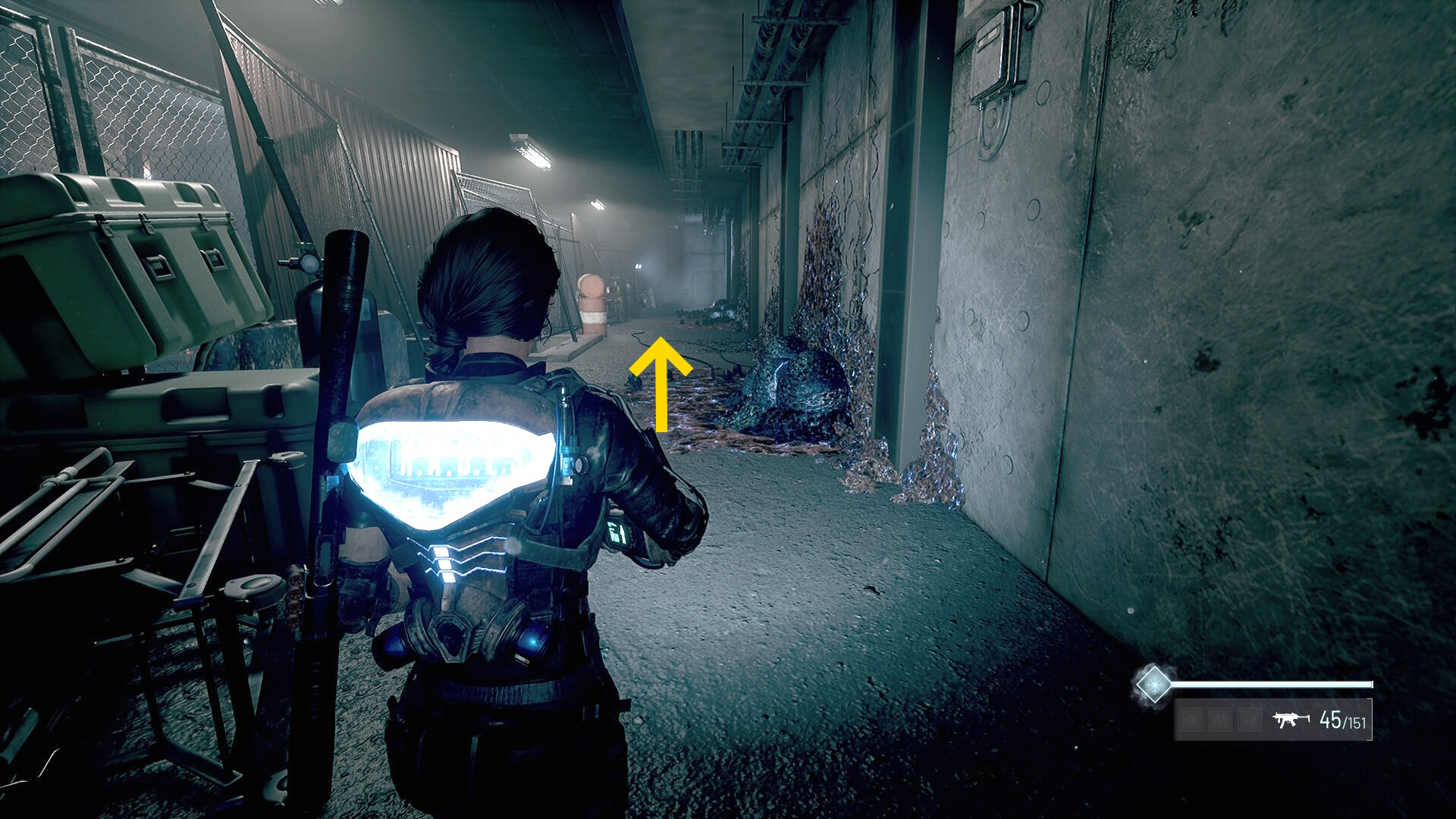
Task: Select the submachine gun weapon icon
Action: click(1290, 719)
